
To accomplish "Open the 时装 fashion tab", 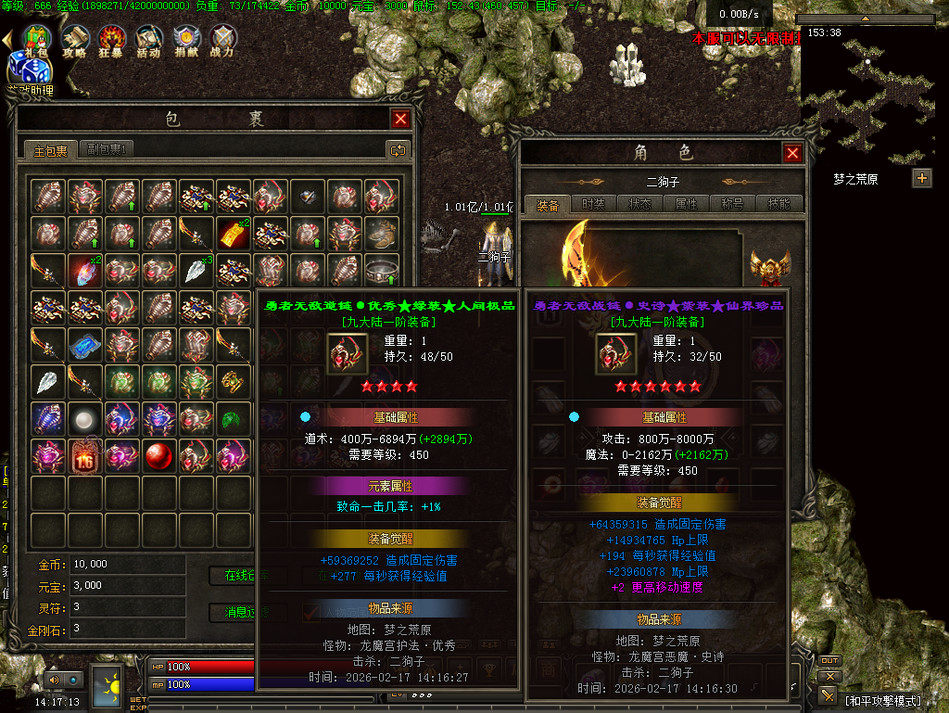I will coord(593,203).
